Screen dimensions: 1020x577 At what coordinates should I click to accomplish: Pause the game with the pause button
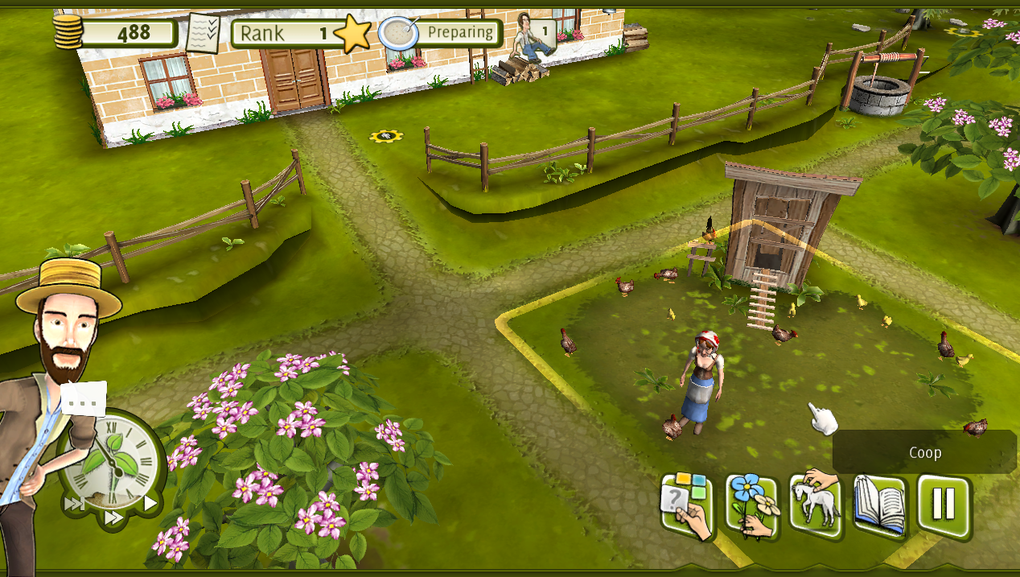pyautogui.click(x=943, y=505)
